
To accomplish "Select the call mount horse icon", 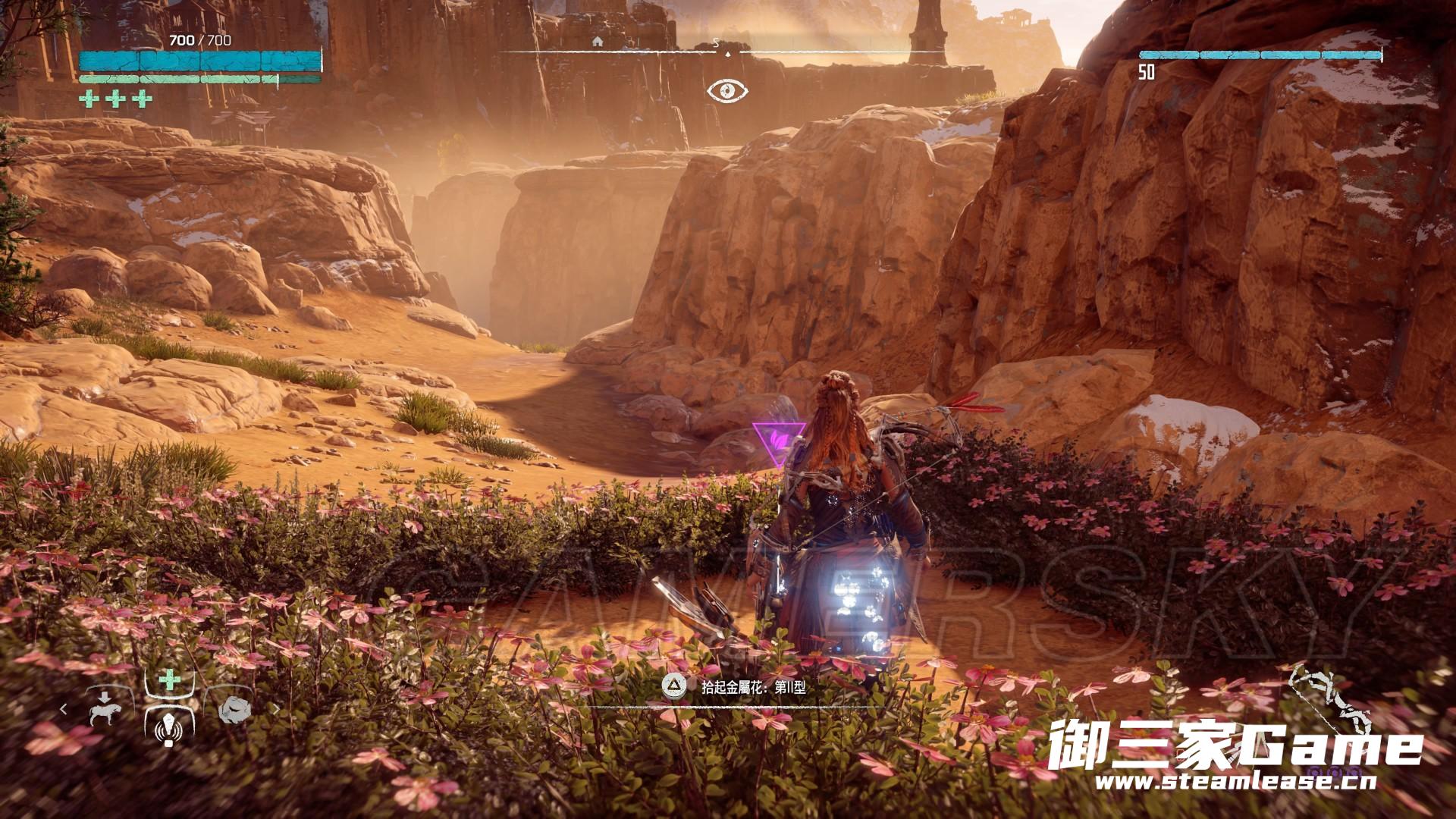I will point(104,710).
